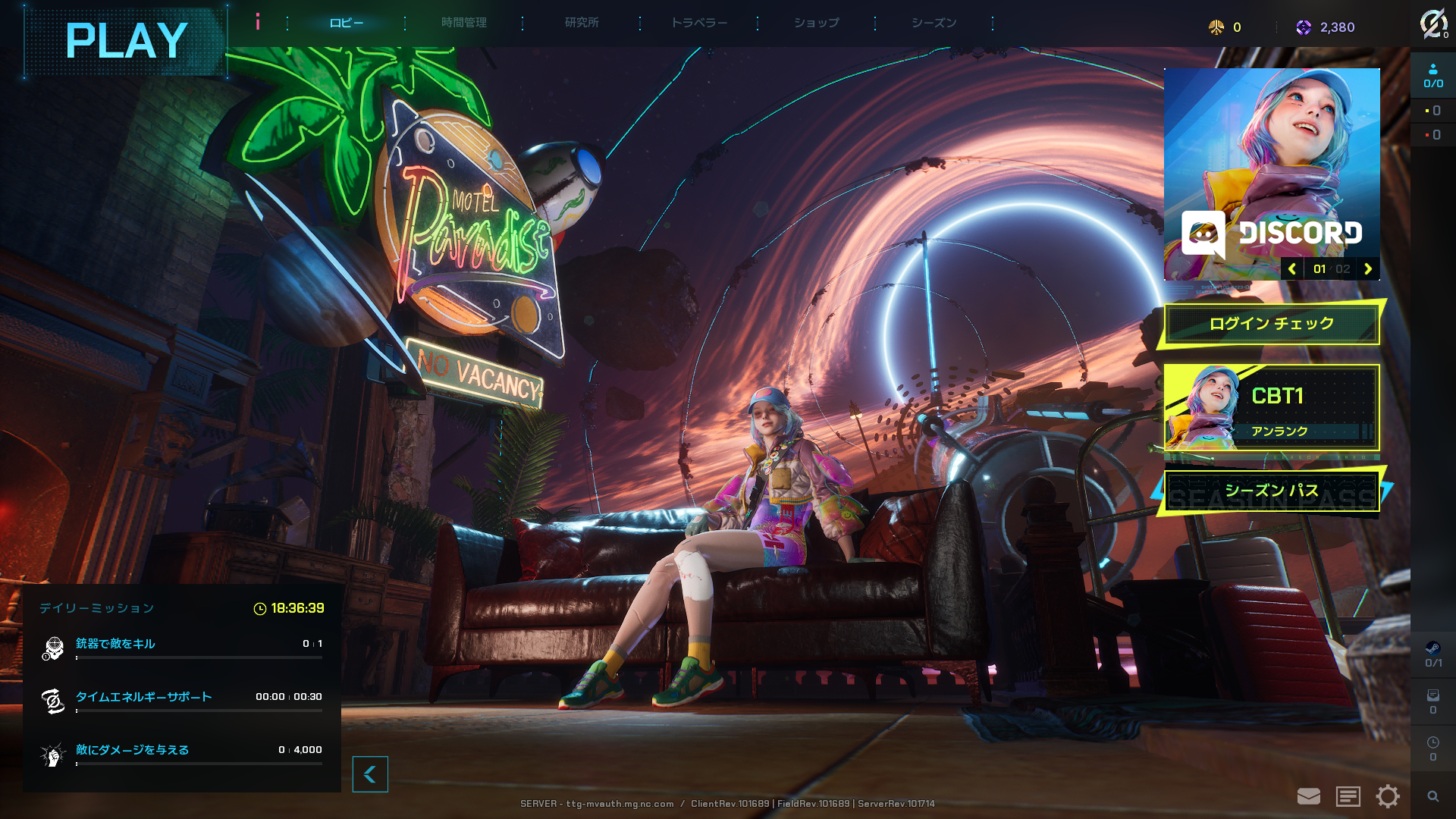Open the 時間管理 tab
Image resolution: width=1456 pixels, height=819 pixels.
pos(463,23)
